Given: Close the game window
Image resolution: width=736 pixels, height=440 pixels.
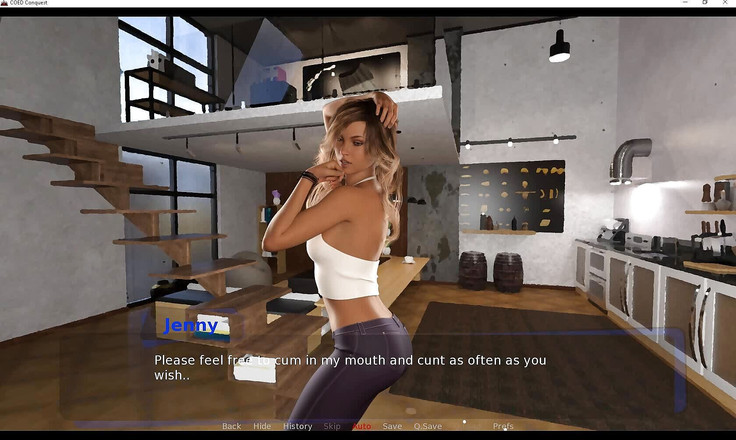Looking at the screenshot, I should tap(725, 3).
